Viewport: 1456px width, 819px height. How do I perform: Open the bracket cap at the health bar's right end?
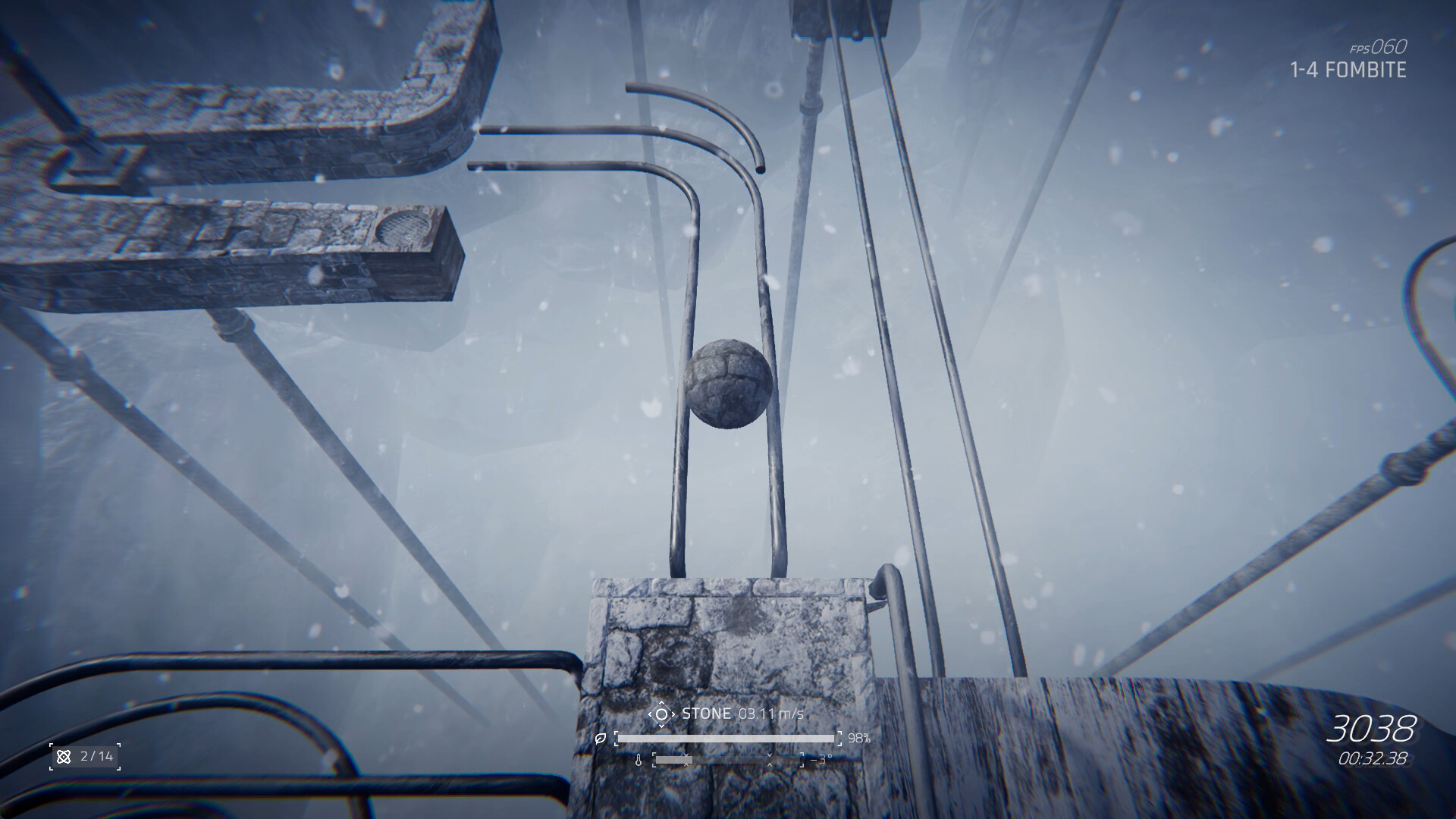click(839, 738)
